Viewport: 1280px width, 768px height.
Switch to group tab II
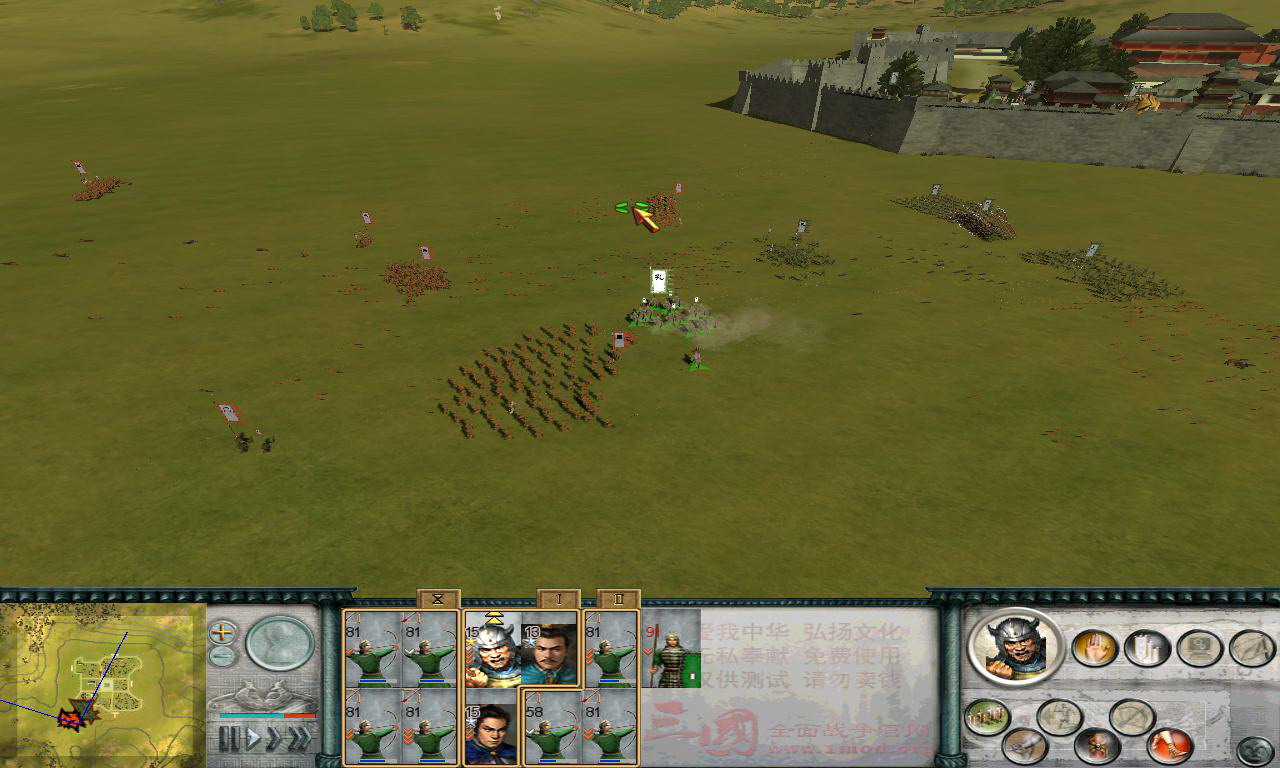pos(618,599)
